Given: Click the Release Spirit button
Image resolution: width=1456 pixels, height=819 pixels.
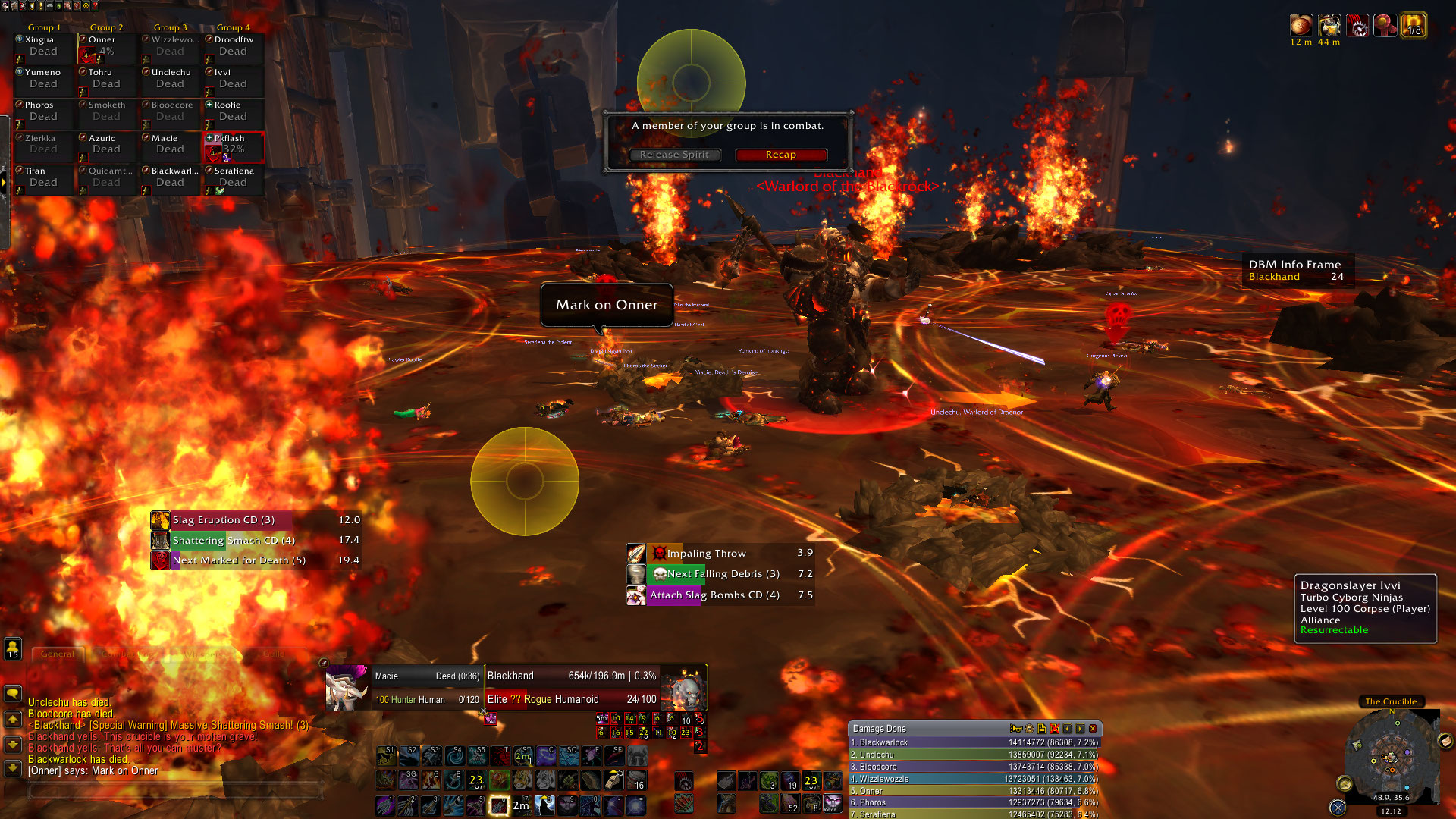Looking at the screenshot, I should coord(673,155).
